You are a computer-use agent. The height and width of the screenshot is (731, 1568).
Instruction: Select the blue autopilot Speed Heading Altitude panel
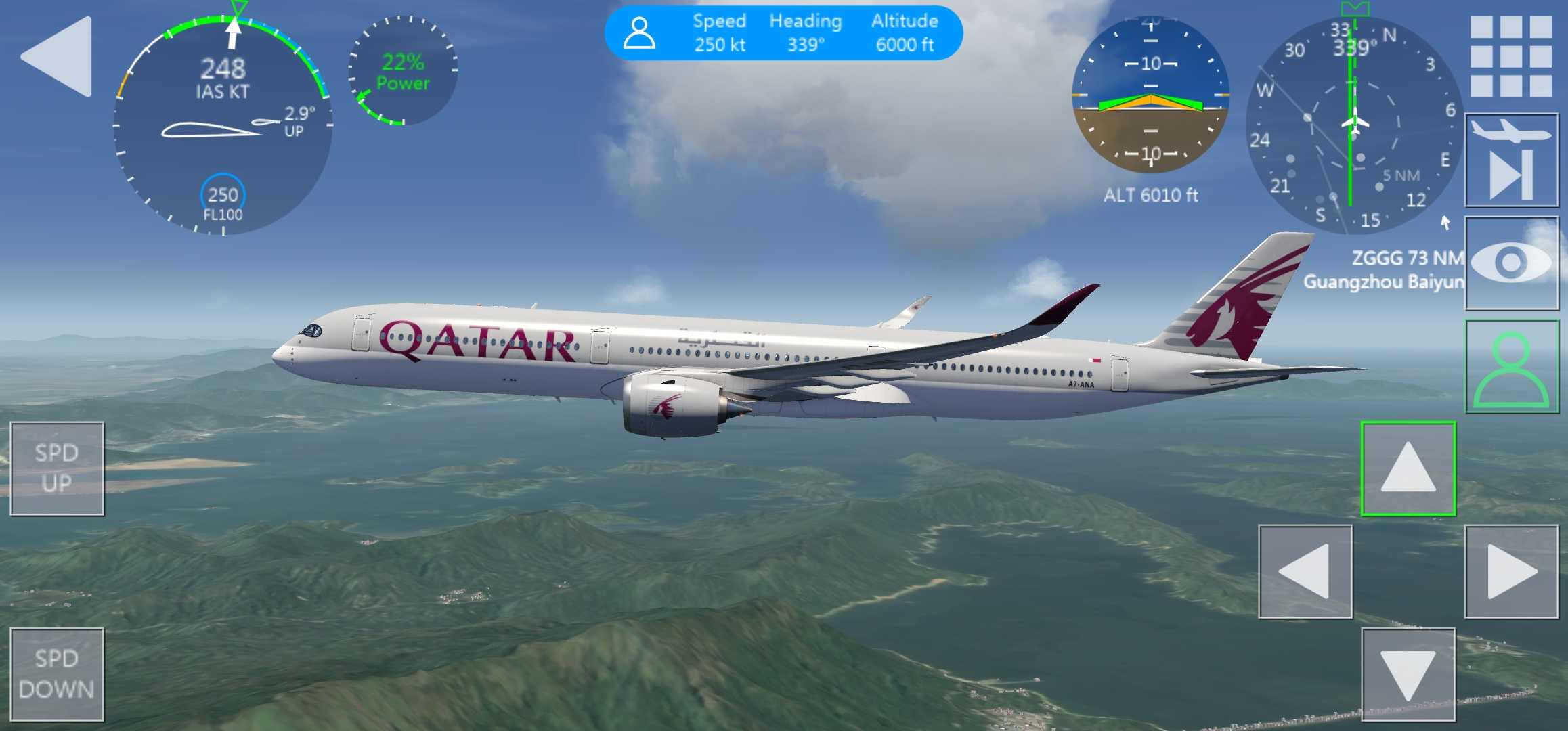tap(783, 33)
